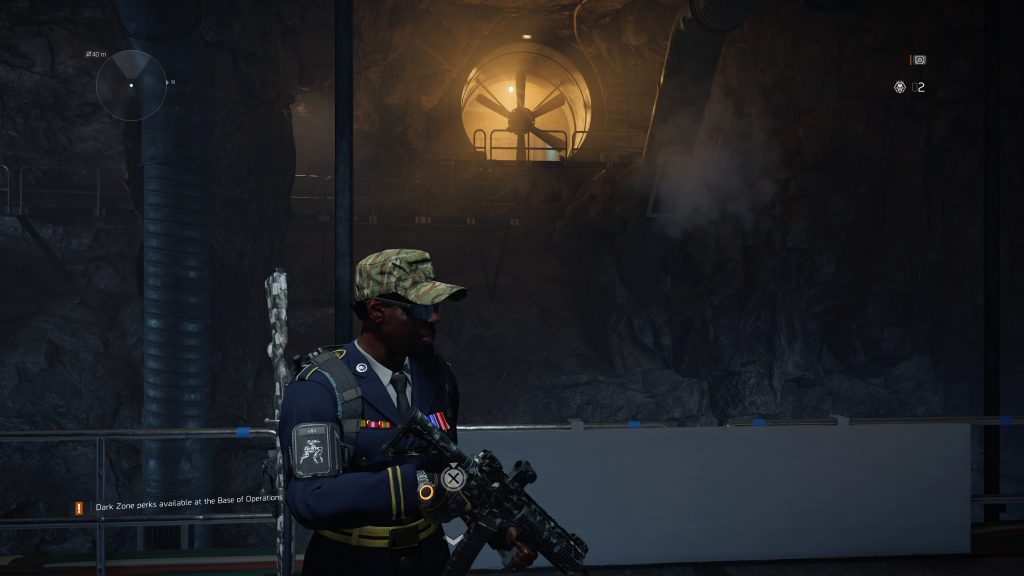Click the circular minimap radar
The height and width of the screenshot is (576, 1024).
point(131,85)
